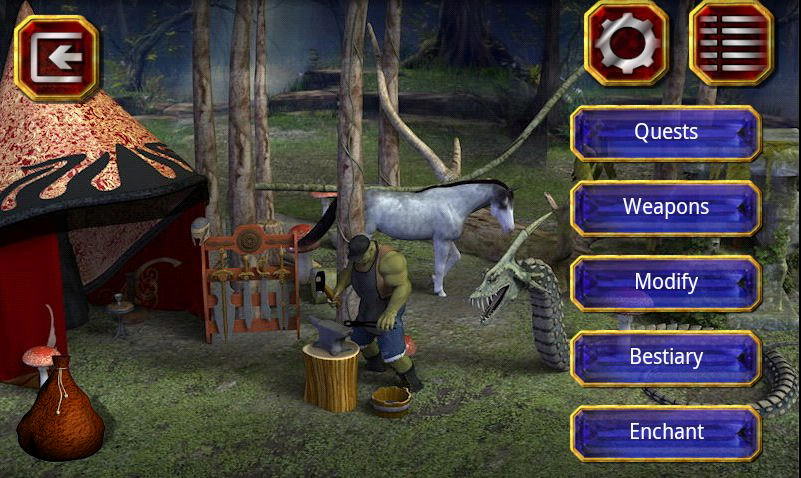The image size is (801, 478).
Task: Select the Weapons button
Action: [x=666, y=207]
